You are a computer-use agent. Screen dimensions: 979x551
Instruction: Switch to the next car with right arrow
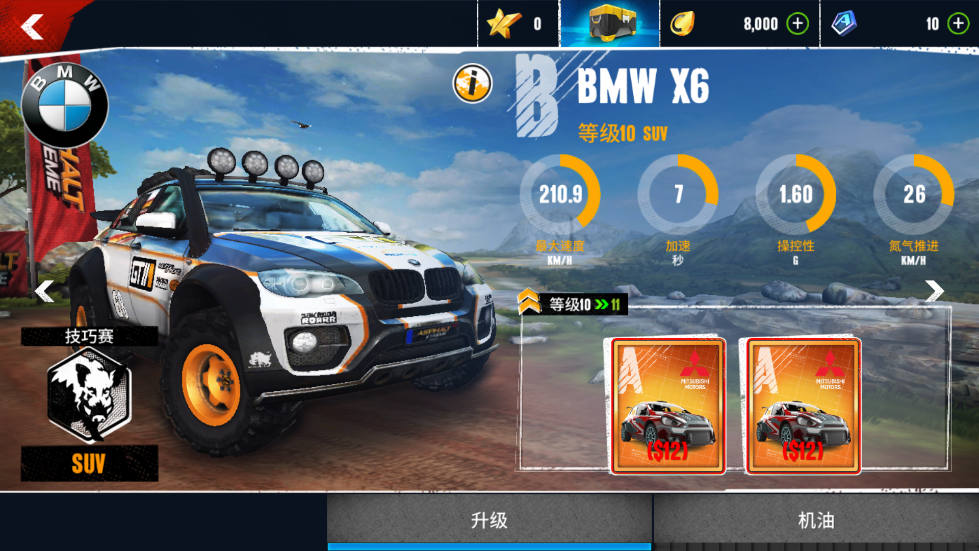pos(934,291)
